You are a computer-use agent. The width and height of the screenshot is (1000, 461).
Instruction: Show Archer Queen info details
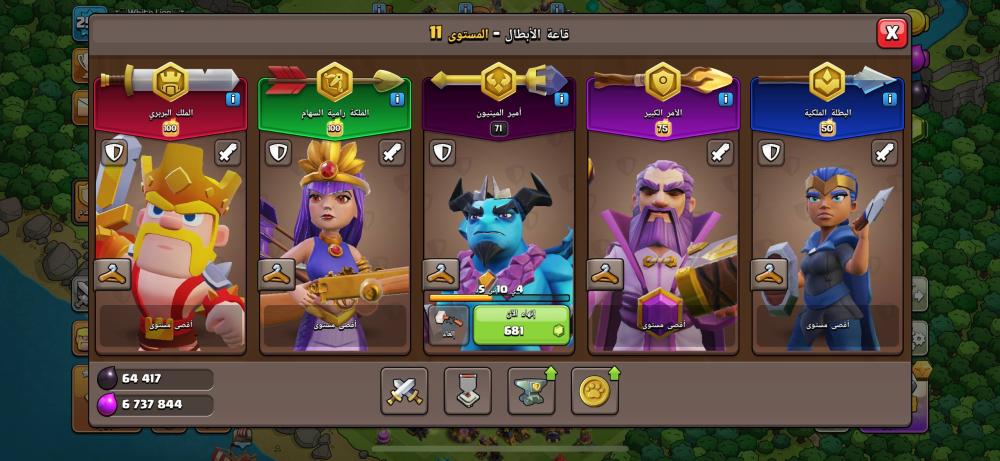396,99
